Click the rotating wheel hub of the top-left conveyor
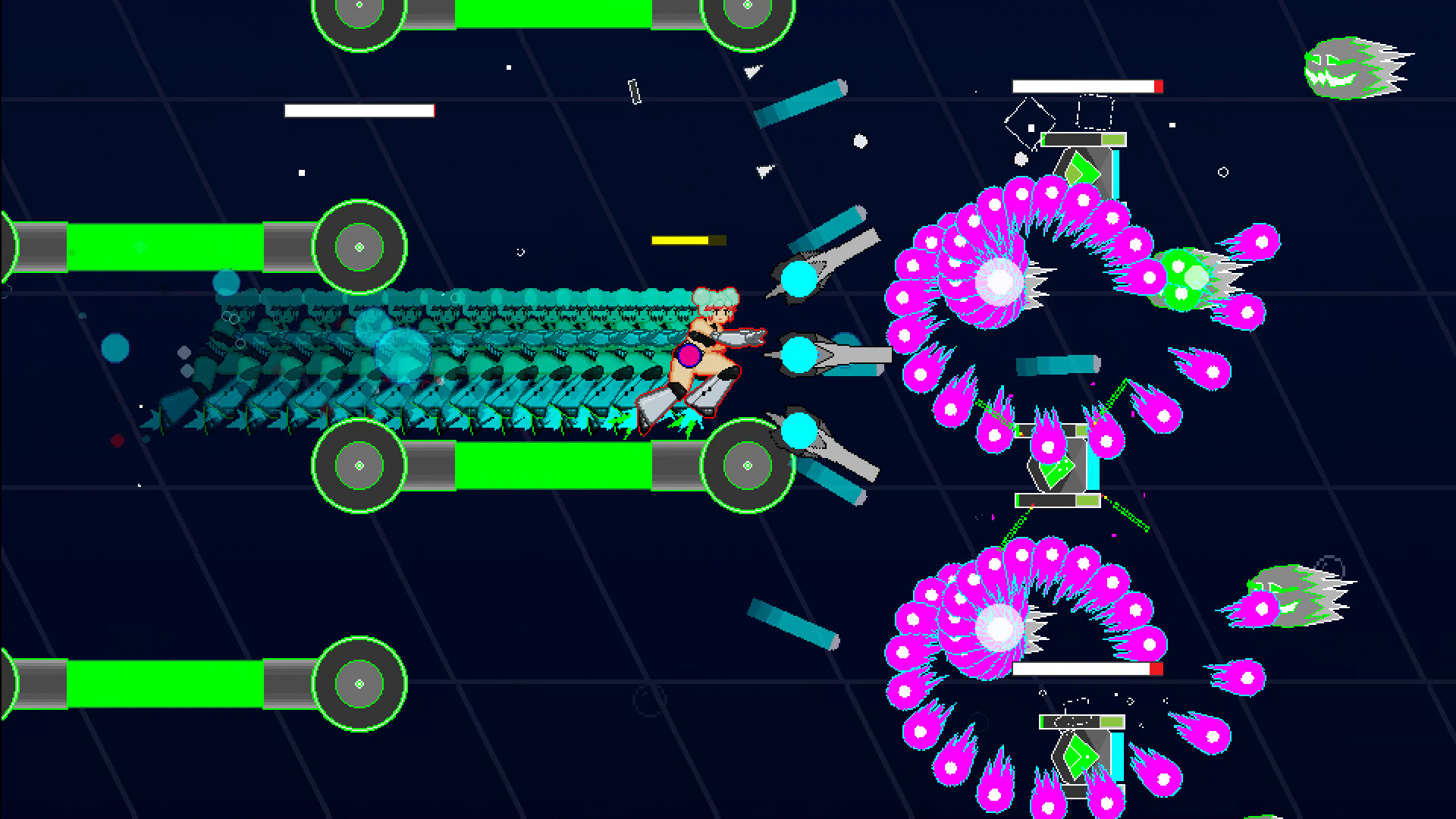This screenshot has height=819, width=1456. point(358,245)
